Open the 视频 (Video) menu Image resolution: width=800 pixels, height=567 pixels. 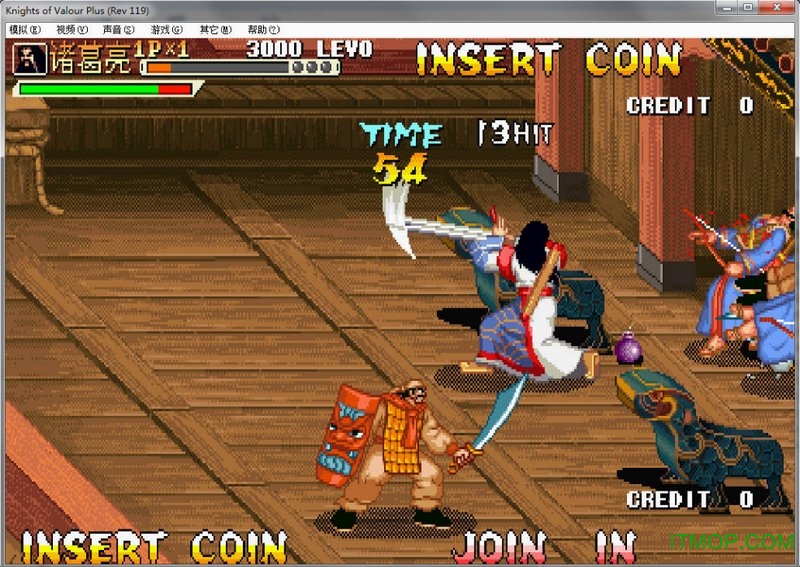pos(72,30)
